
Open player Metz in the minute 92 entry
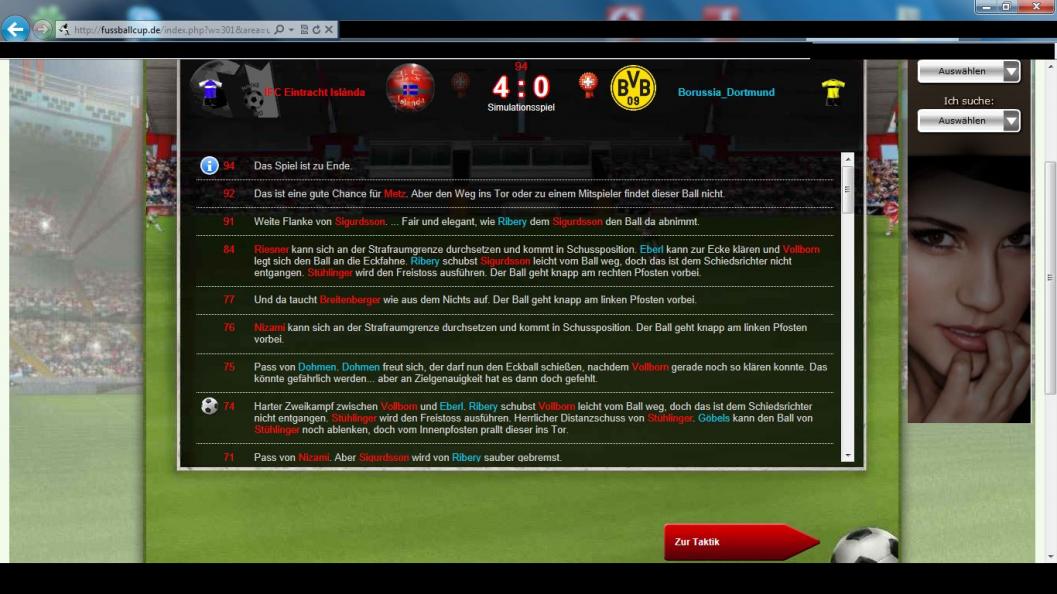[x=395, y=193]
